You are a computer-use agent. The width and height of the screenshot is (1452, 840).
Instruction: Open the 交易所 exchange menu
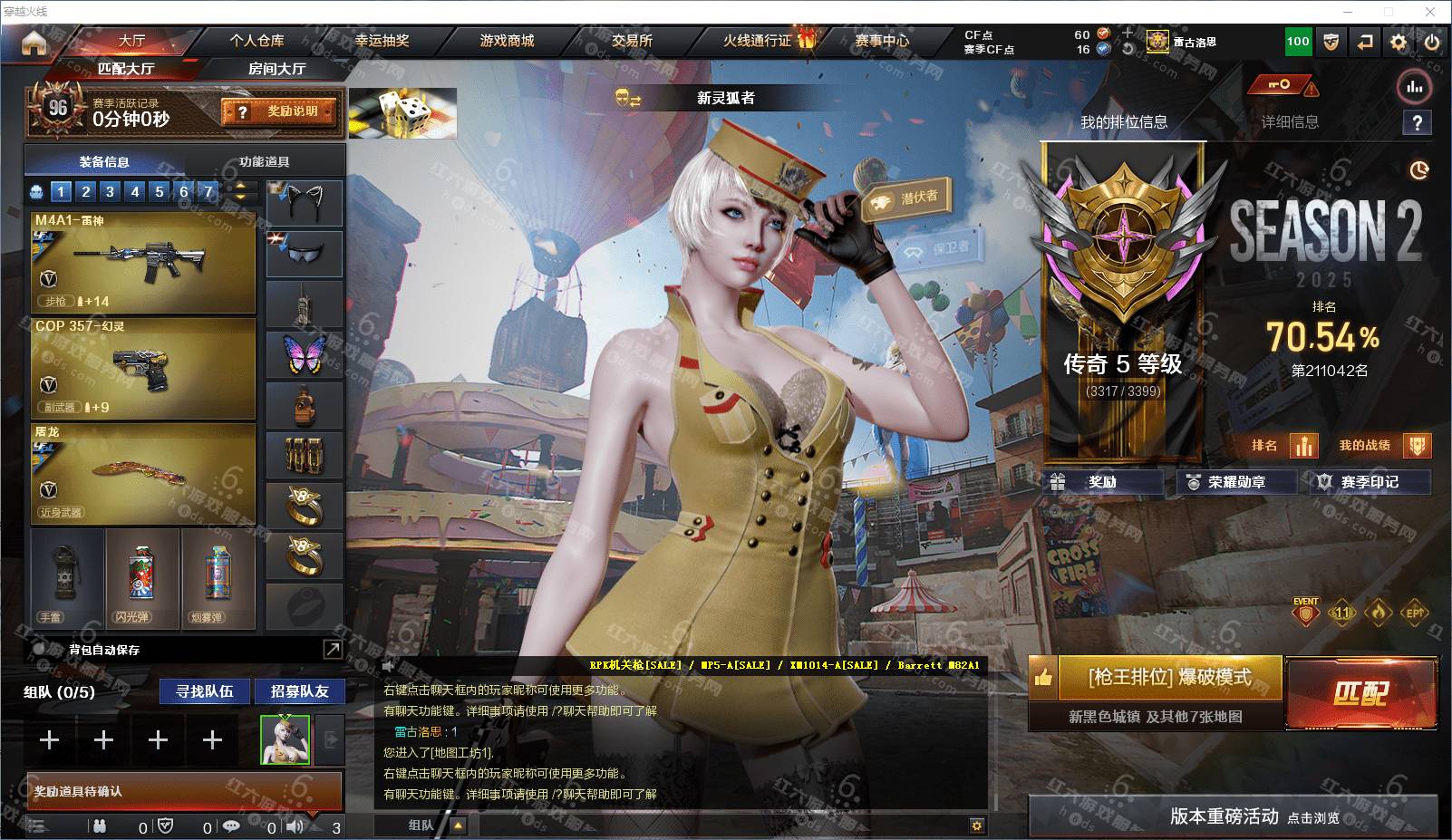[632, 41]
